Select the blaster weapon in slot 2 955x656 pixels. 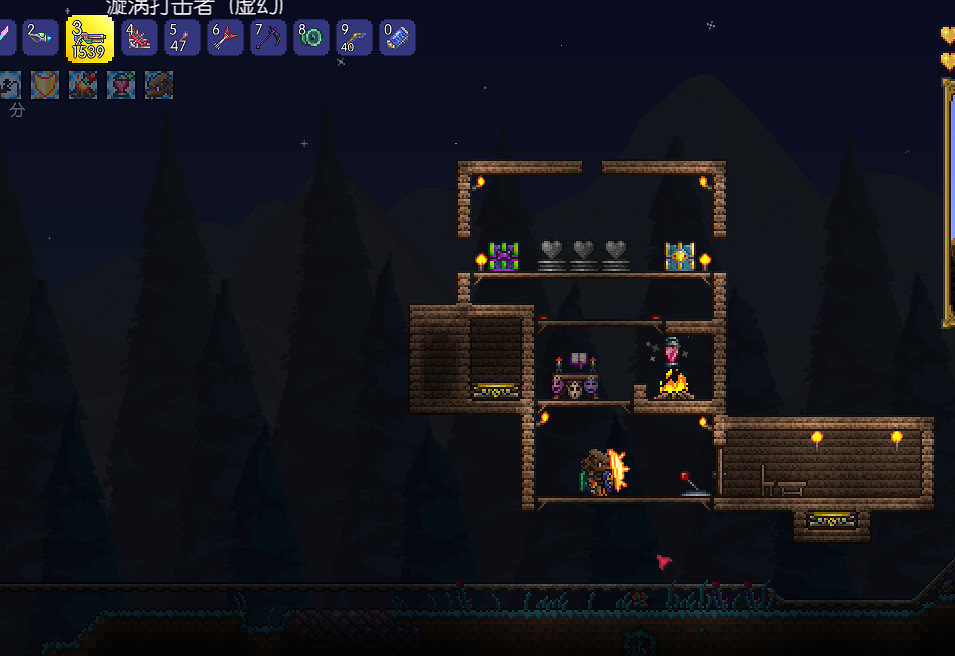point(41,38)
